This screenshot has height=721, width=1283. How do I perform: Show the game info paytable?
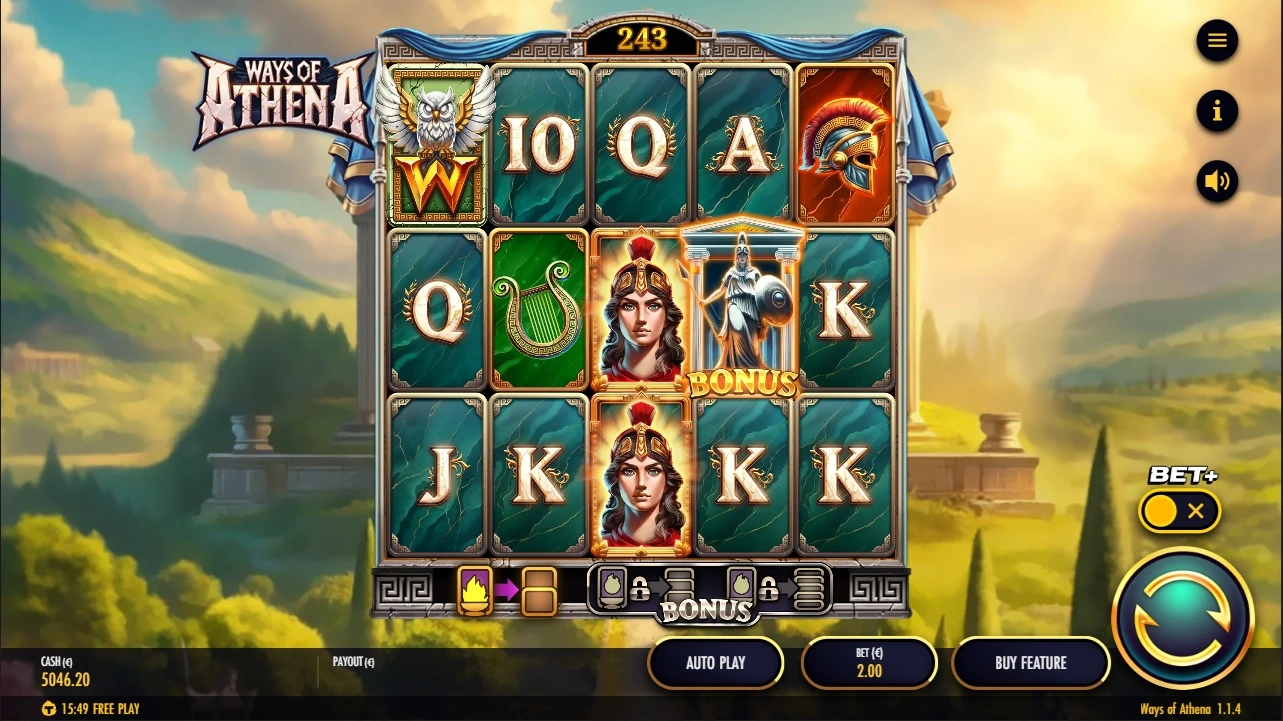(1217, 111)
